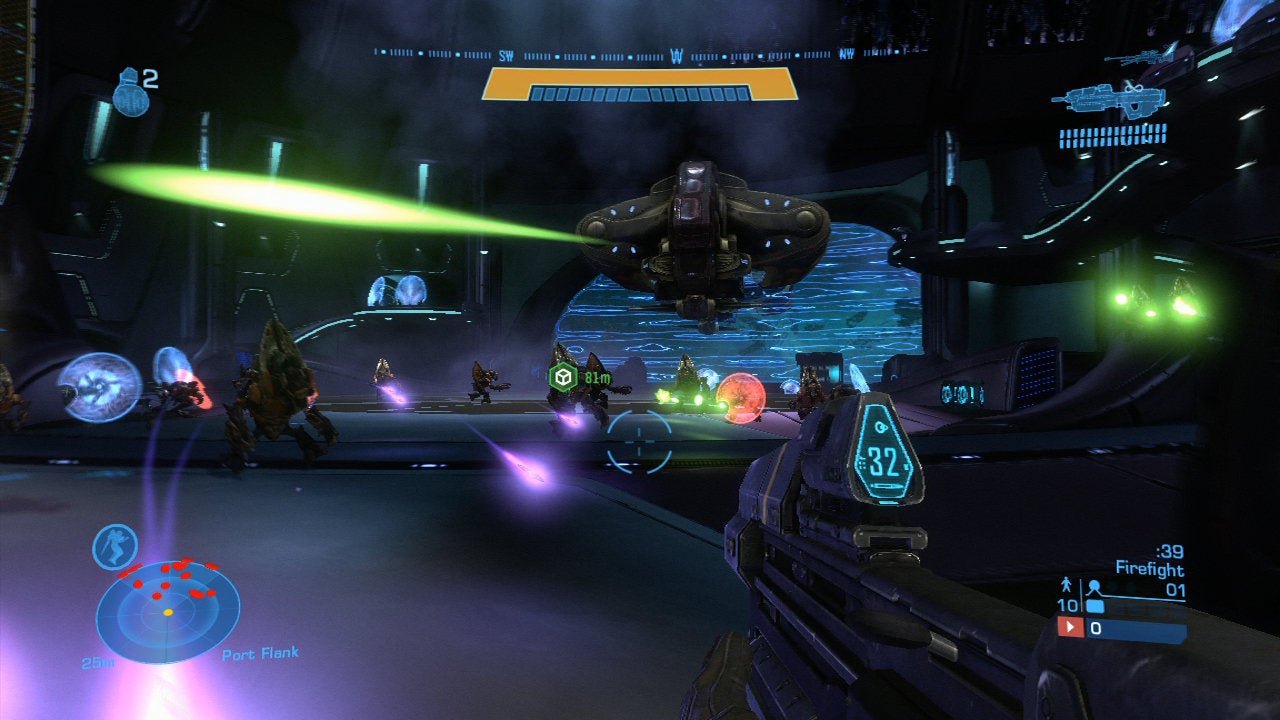The width and height of the screenshot is (1280, 720).
Task: Activate the Sprint armor ability icon
Action: point(115,547)
